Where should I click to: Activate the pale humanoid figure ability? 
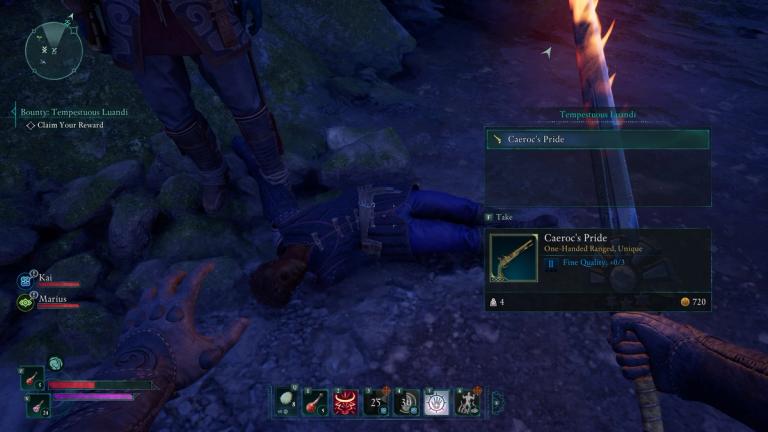[x=467, y=401]
